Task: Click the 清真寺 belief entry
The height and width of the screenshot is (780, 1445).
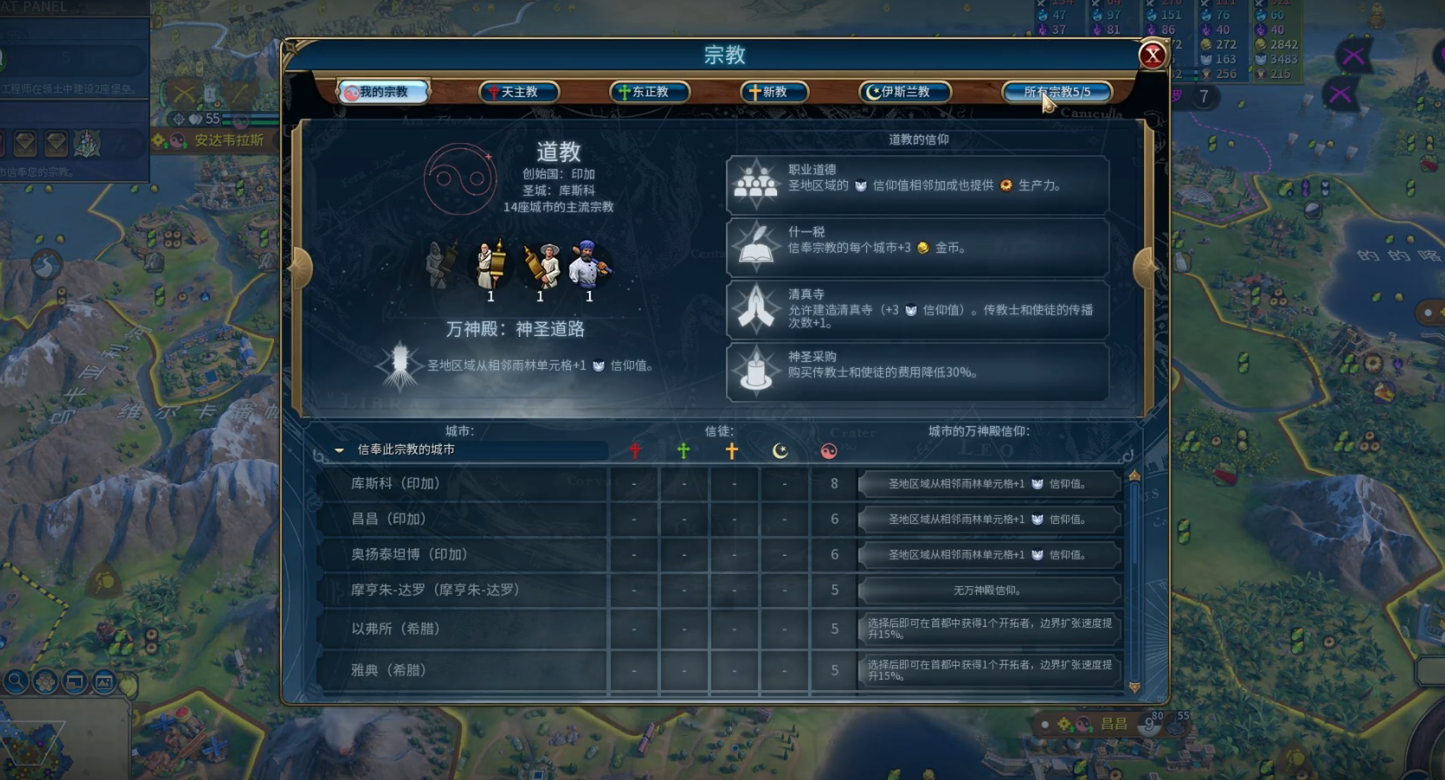Action: [x=917, y=309]
